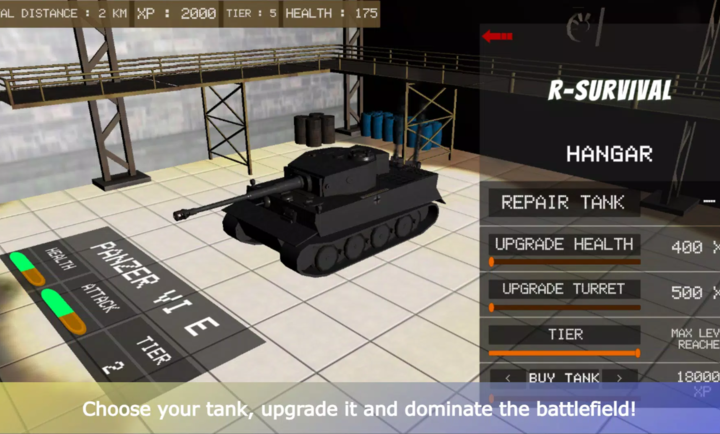720x434 pixels.
Task: Show the previous tank with left arrow
Action: 509,378
